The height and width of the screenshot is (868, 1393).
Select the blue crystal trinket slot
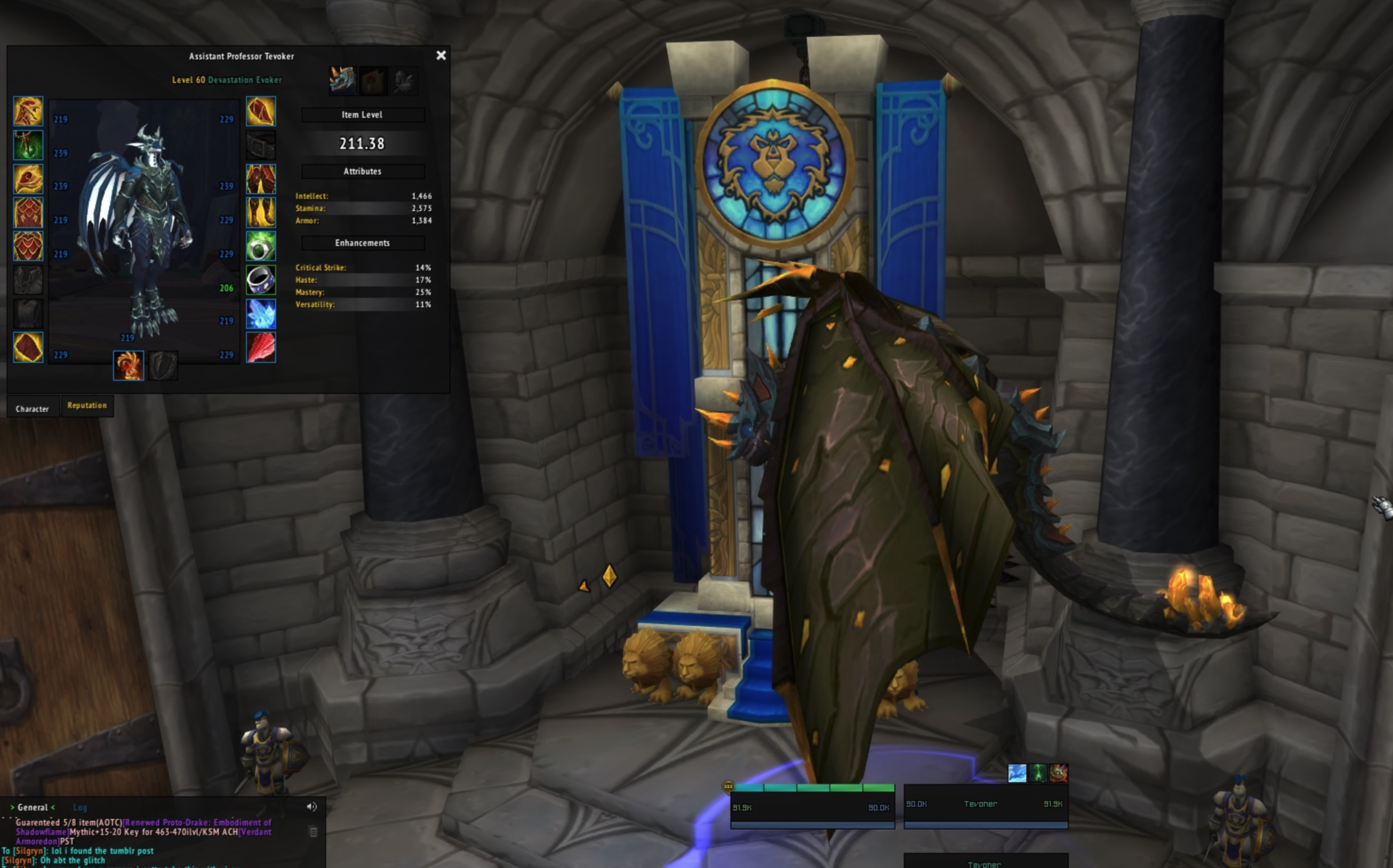click(261, 314)
